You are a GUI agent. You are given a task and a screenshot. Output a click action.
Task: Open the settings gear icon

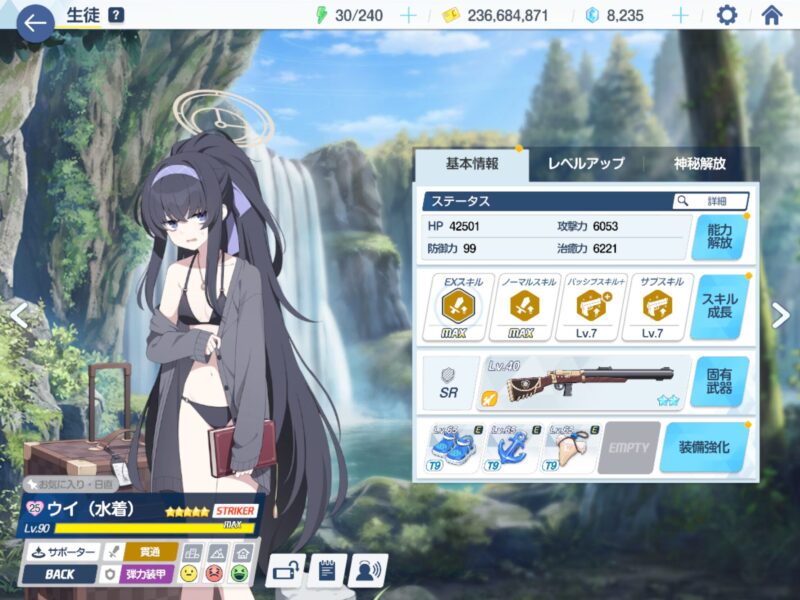[727, 15]
